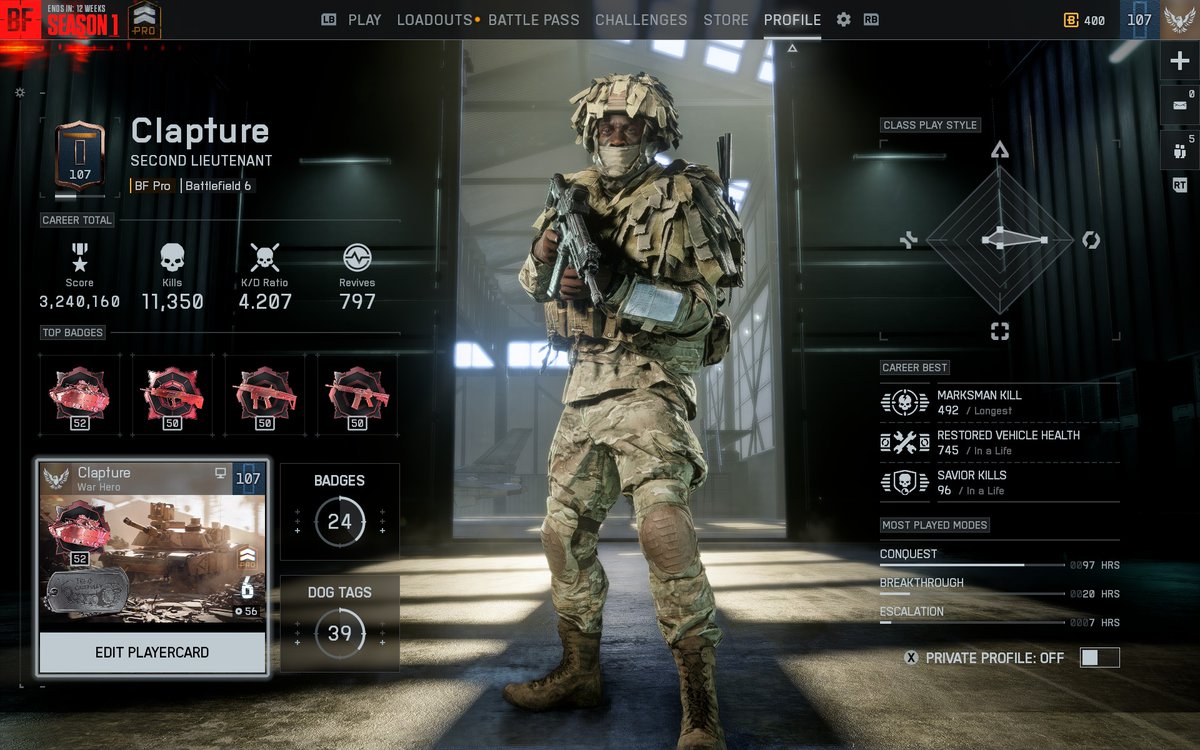Check the 400 currency balance

(x=1085, y=20)
